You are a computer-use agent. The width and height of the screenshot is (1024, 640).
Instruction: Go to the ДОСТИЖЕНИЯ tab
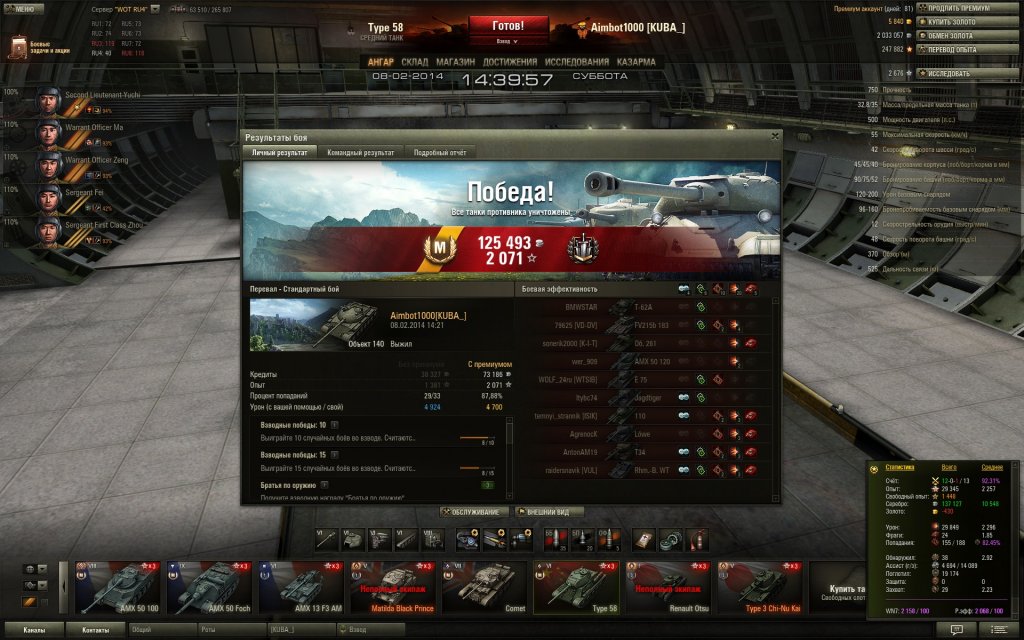tap(508, 62)
